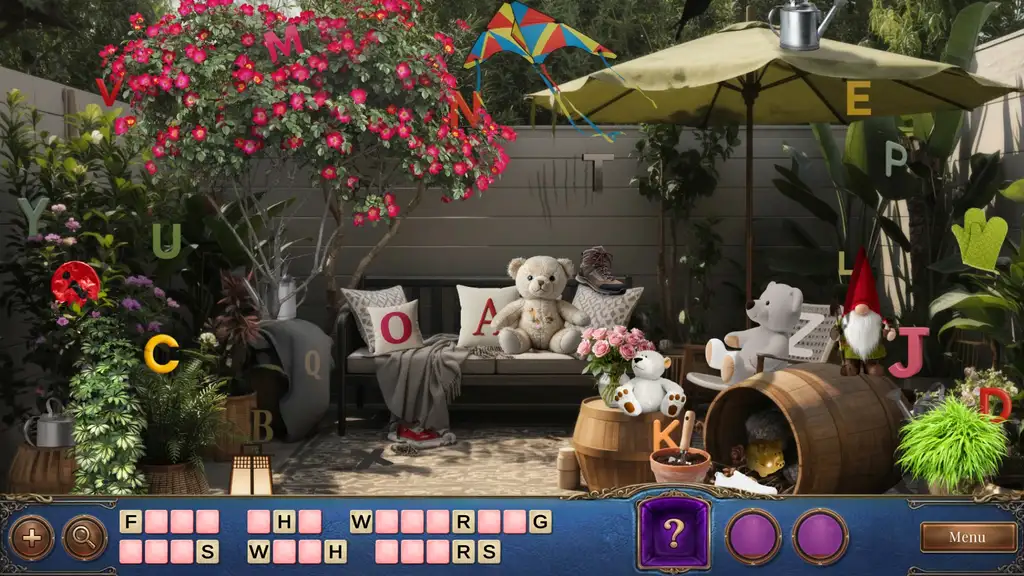Open the Menu button

[x=966, y=537]
